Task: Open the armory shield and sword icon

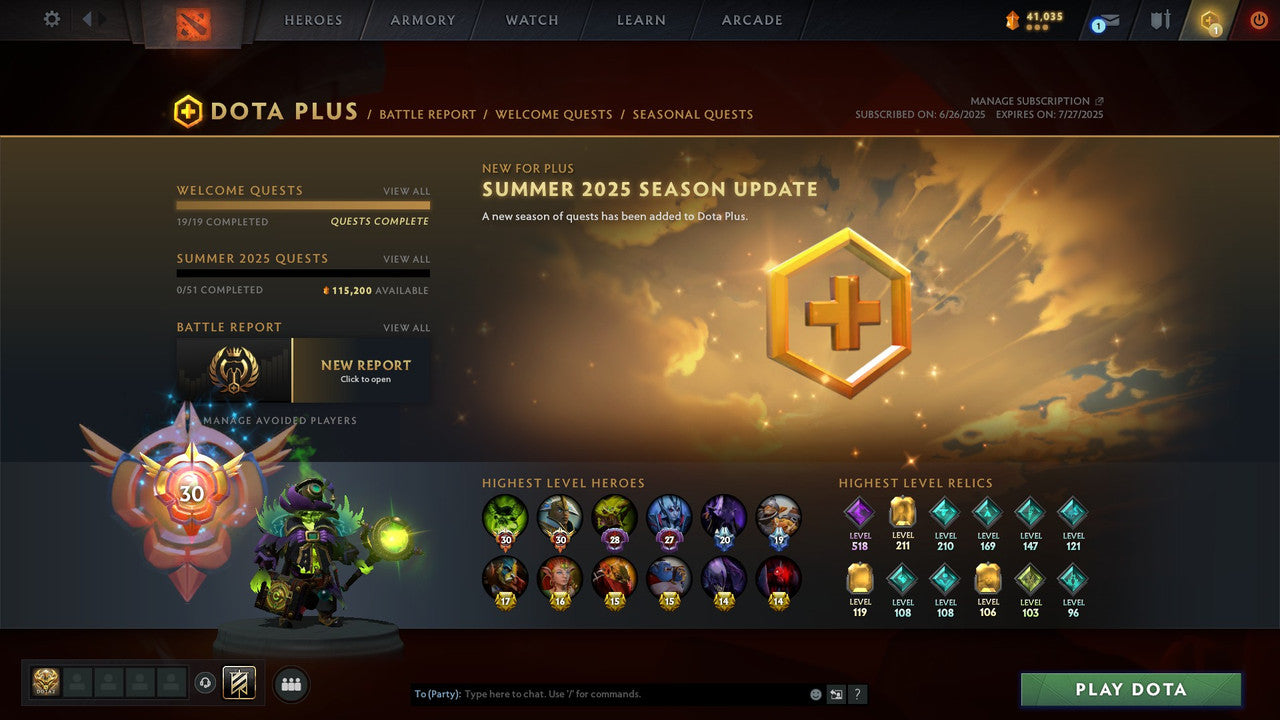Action: [x=1157, y=20]
